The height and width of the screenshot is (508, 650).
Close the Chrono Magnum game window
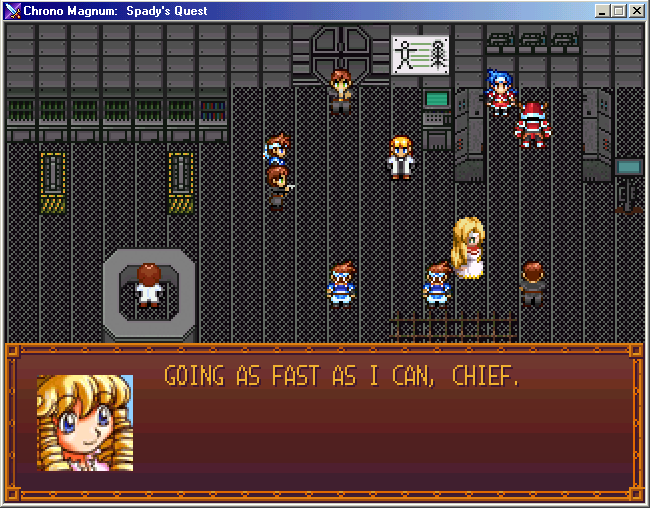(x=636, y=11)
